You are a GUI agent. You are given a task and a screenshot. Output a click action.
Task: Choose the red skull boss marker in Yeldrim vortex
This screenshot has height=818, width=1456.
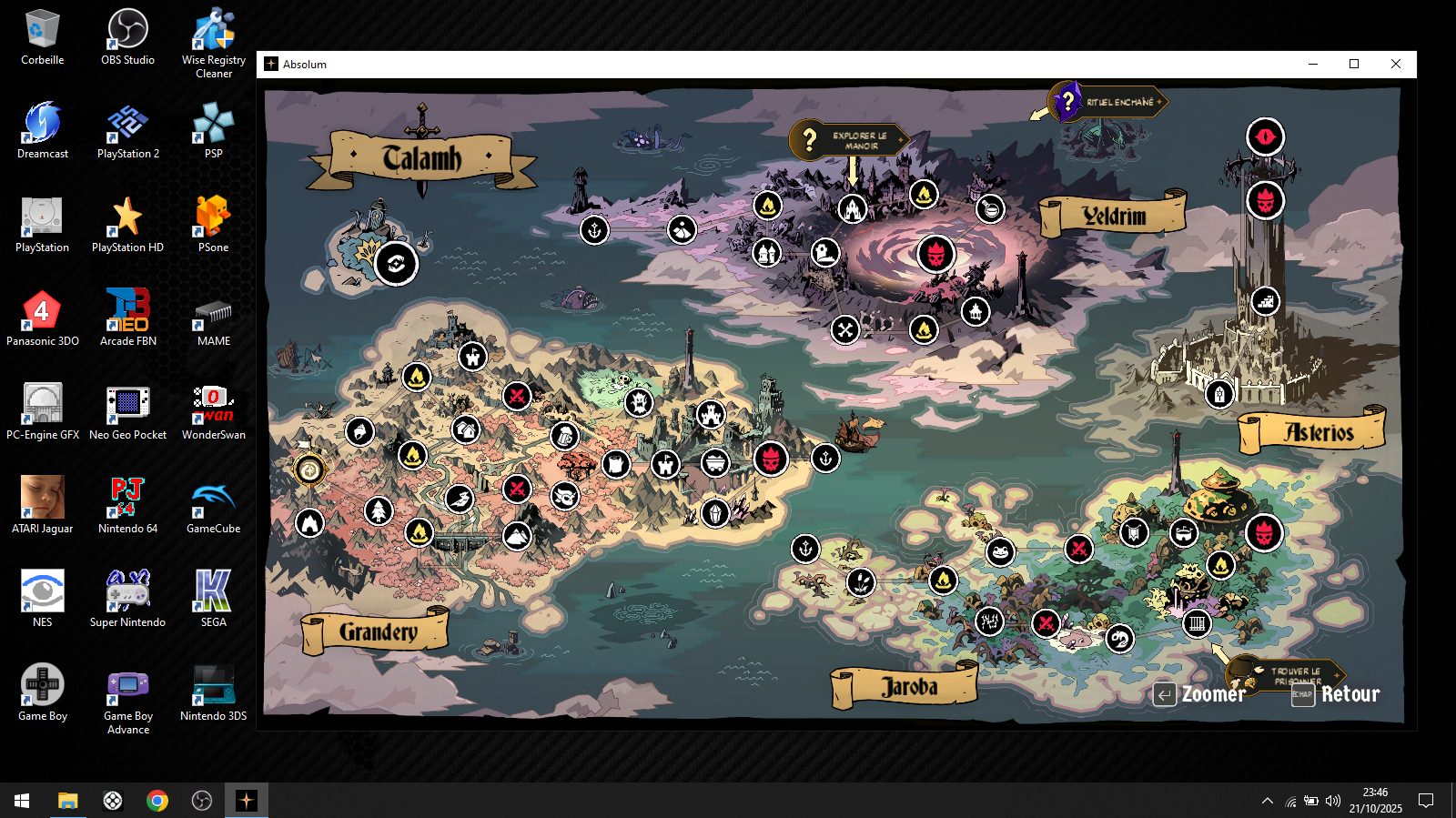(935, 254)
